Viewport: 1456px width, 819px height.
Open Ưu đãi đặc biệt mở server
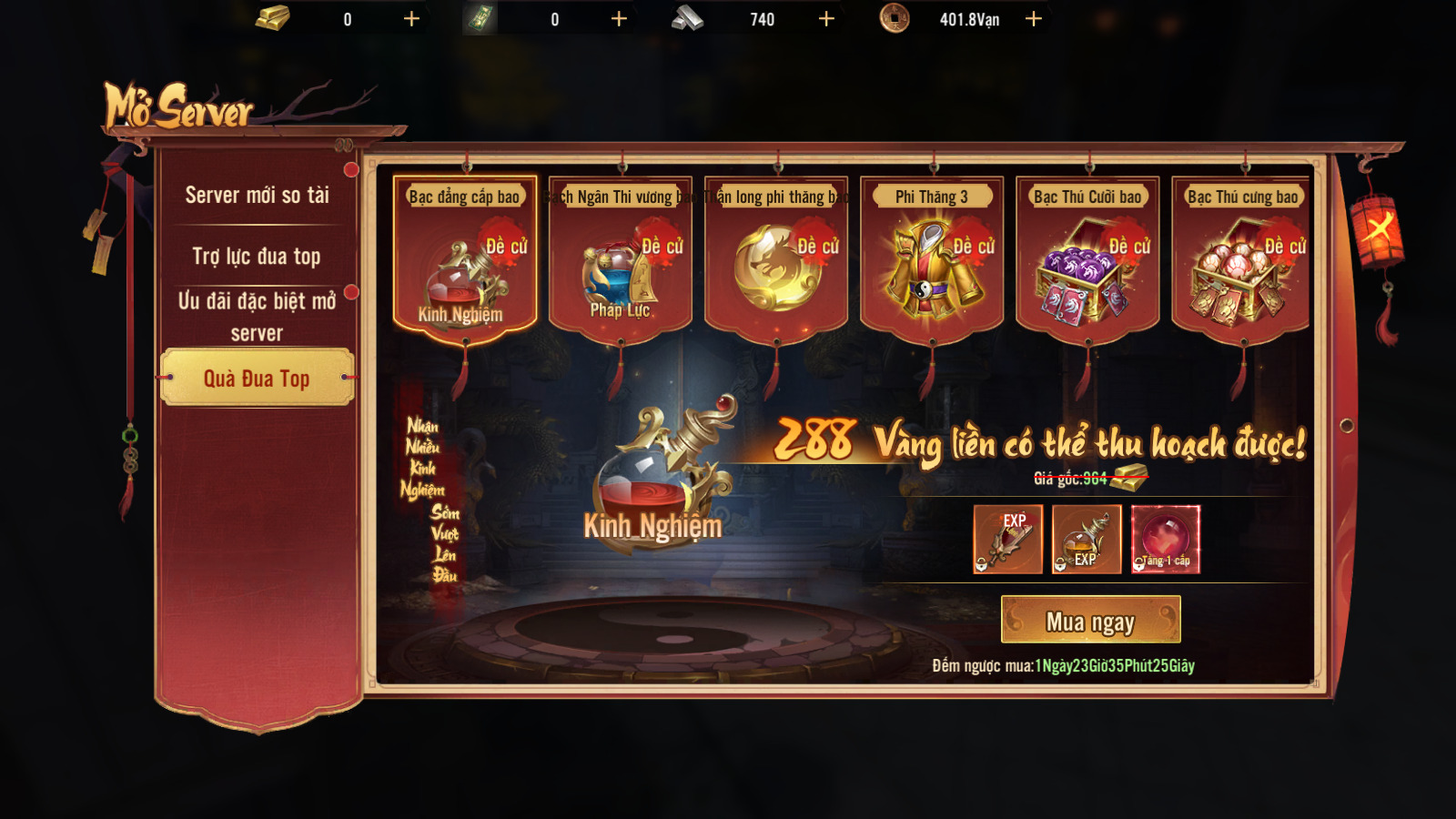point(257,316)
